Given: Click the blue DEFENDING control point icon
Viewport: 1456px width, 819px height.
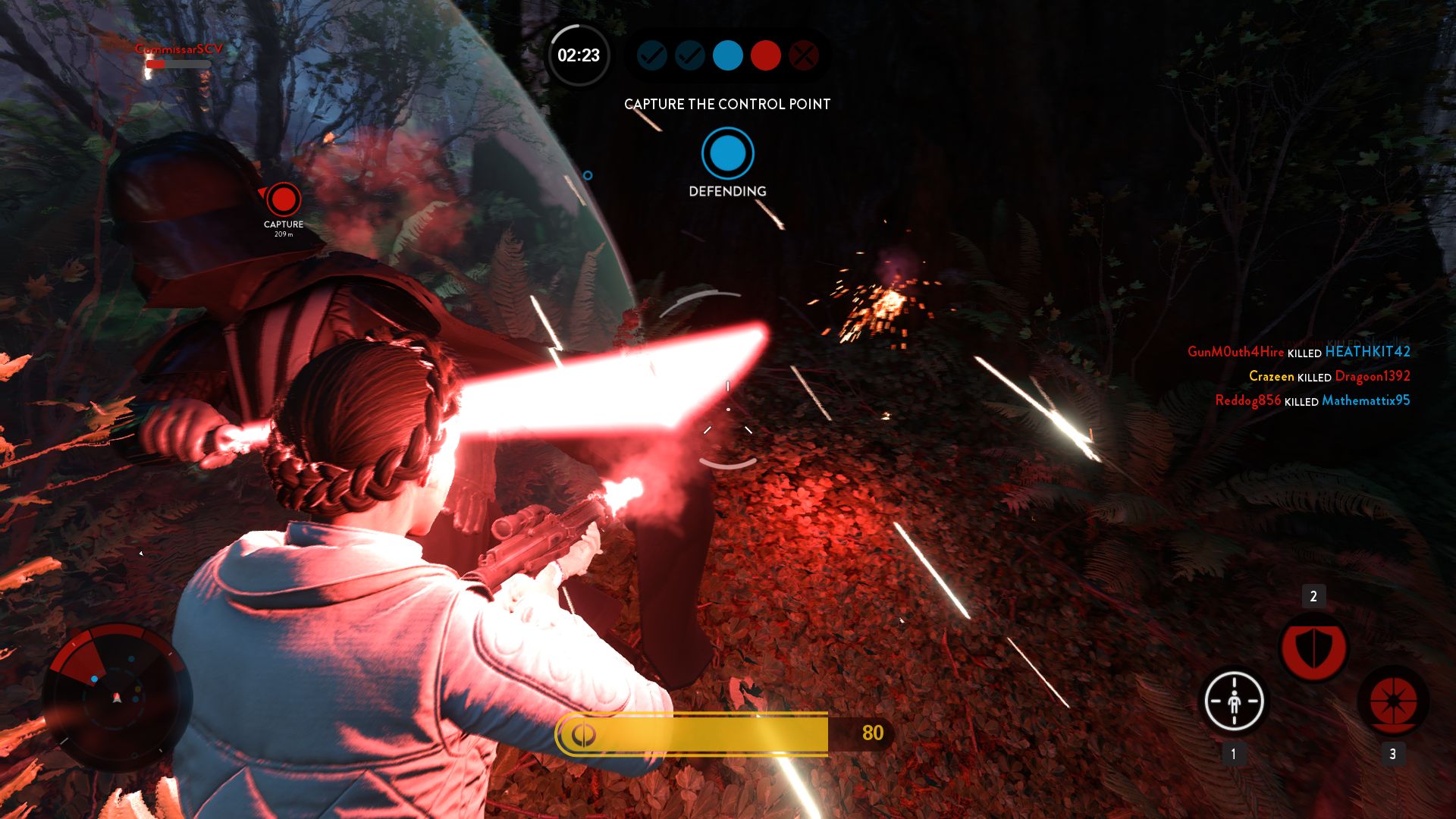Looking at the screenshot, I should [x=727, y=154].
